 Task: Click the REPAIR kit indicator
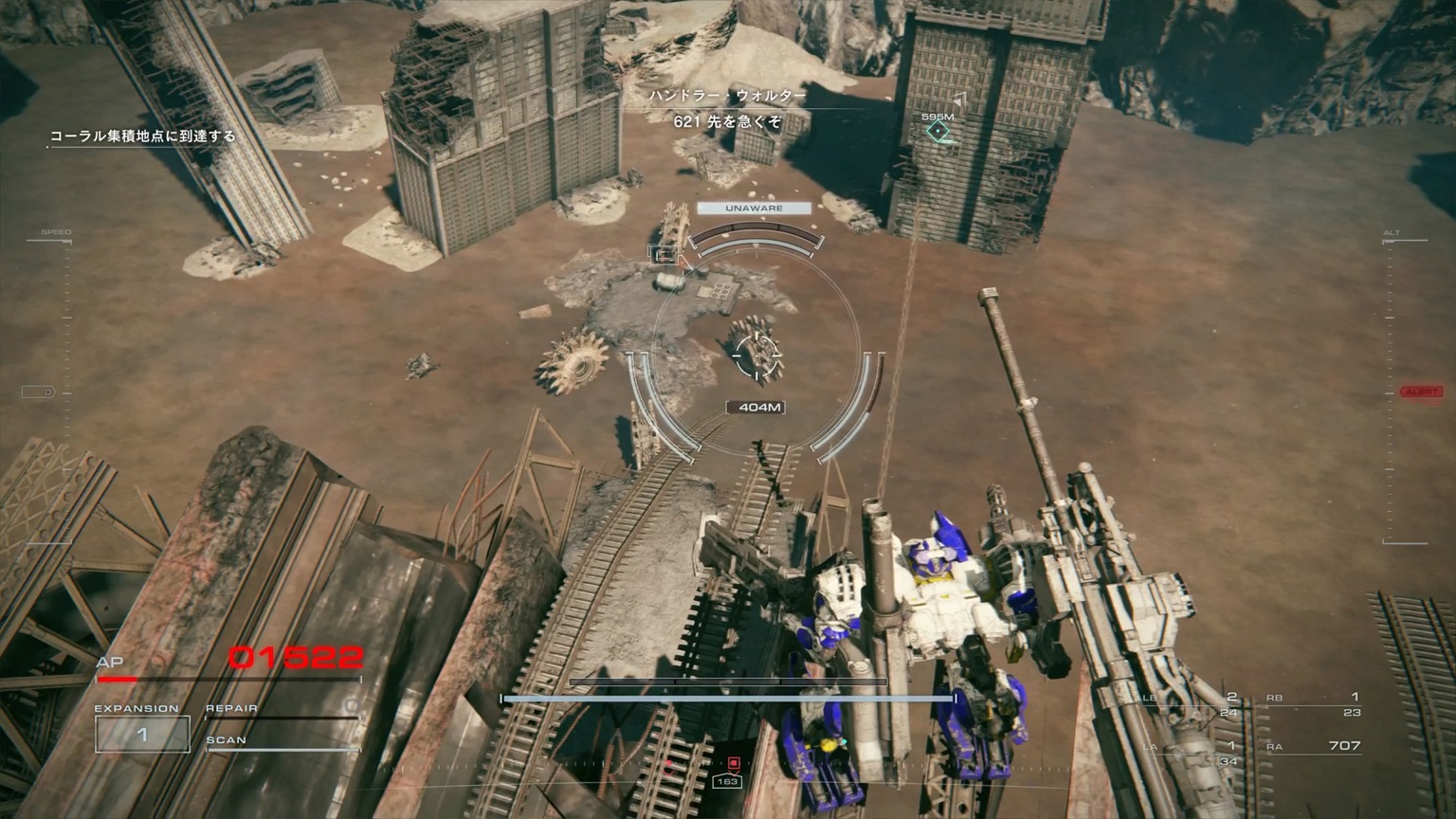229,706
